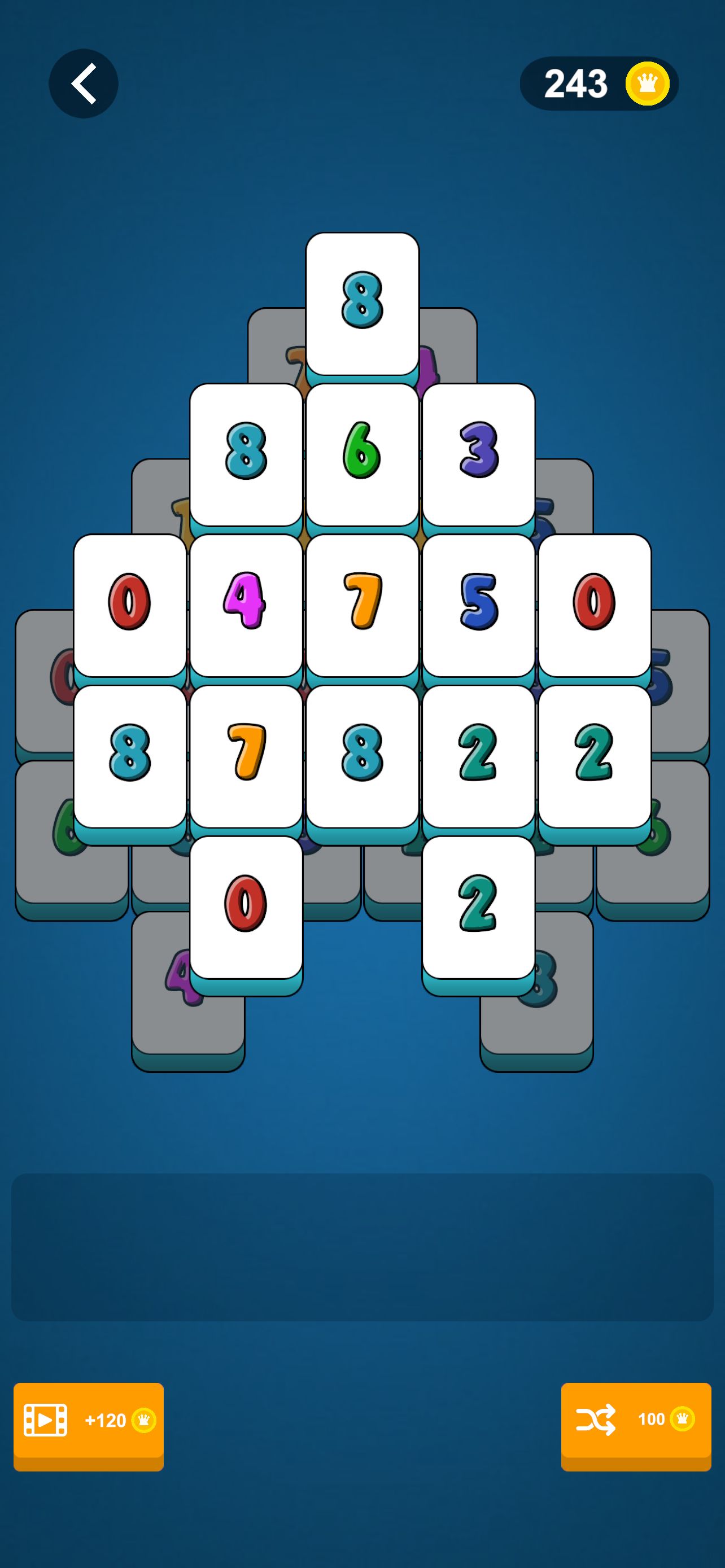Go back with the arrow button
Viewport: 725px width, 1568px height.
pos(84,84)
